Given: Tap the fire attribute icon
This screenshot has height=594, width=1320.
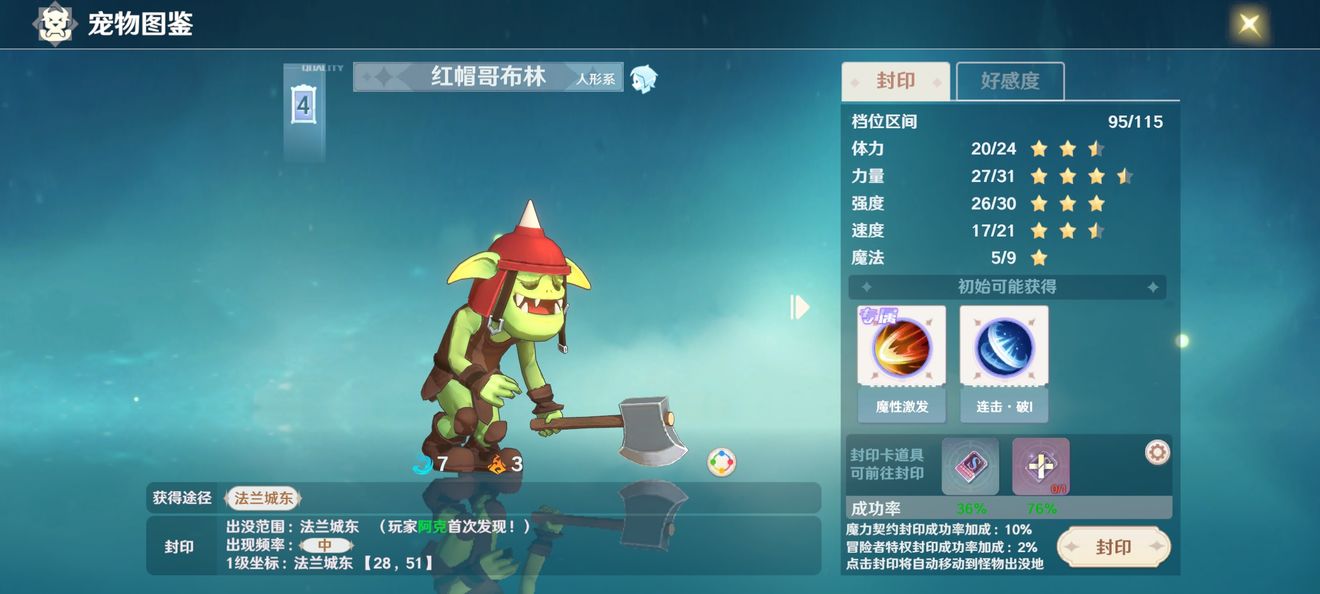Looking at the screenshot, I should click(496, 463).
